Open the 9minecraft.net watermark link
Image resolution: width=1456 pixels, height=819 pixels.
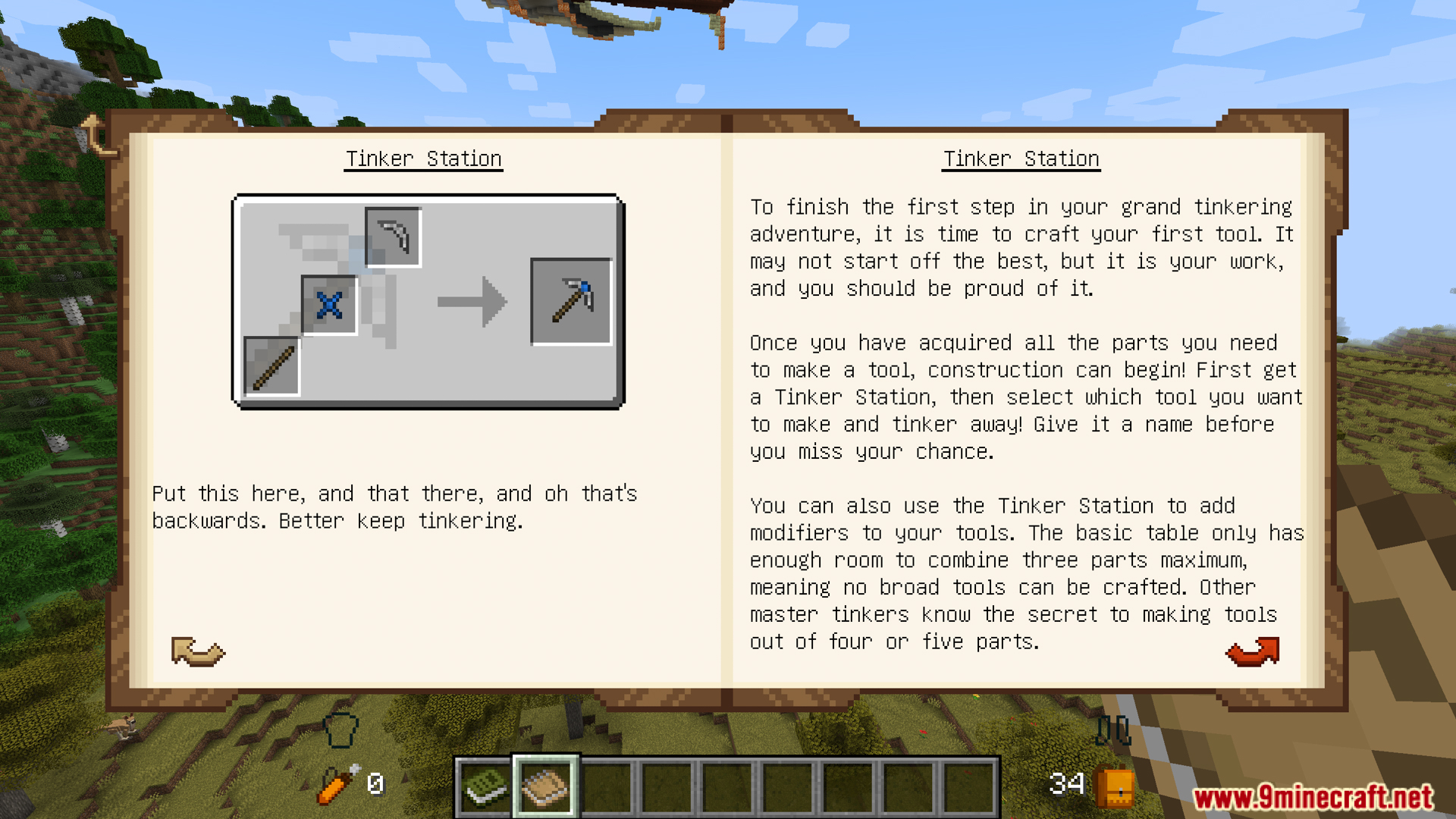[1312, 797]
